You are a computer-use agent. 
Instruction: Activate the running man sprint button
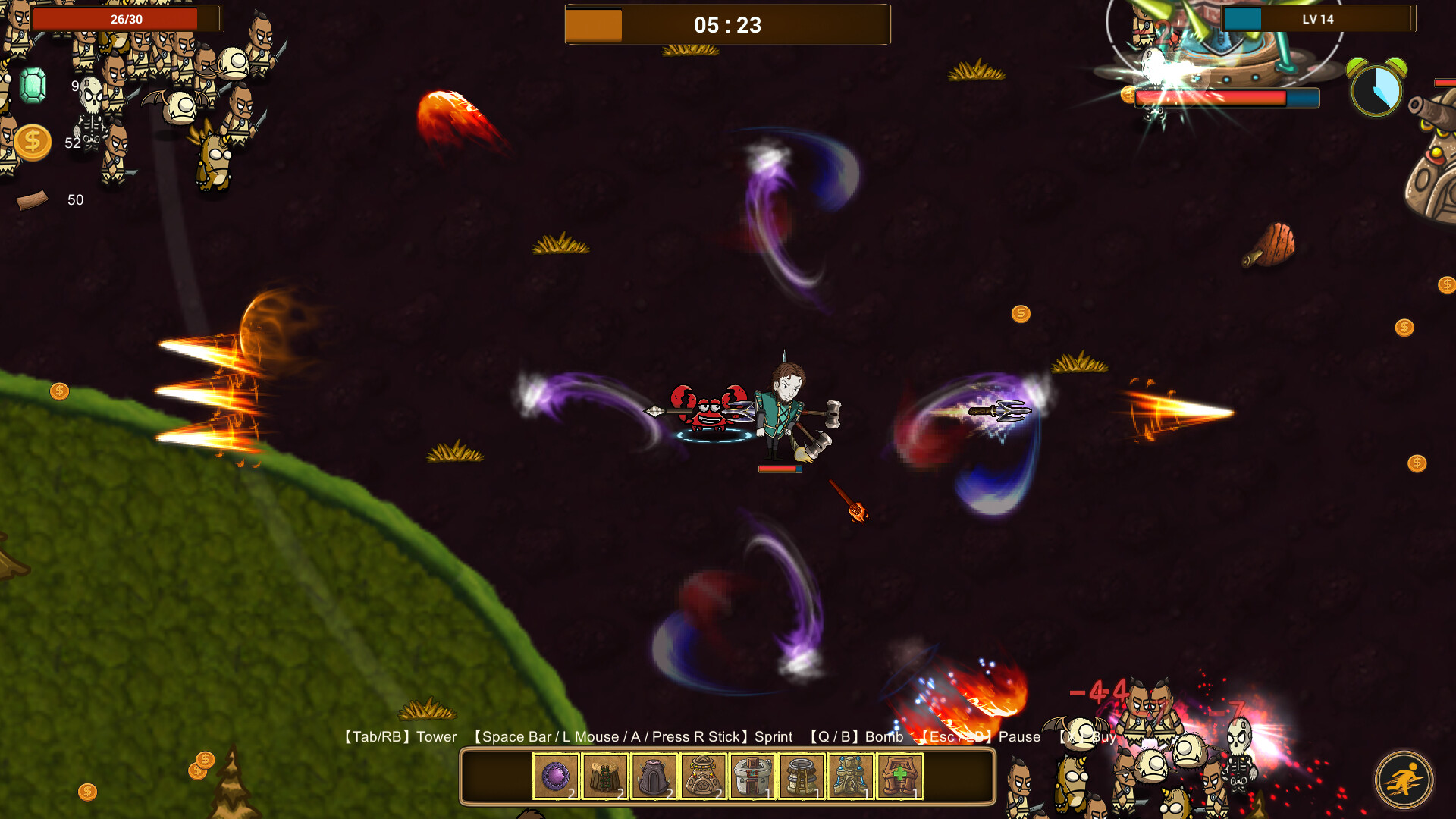[x=1404, y=780]
